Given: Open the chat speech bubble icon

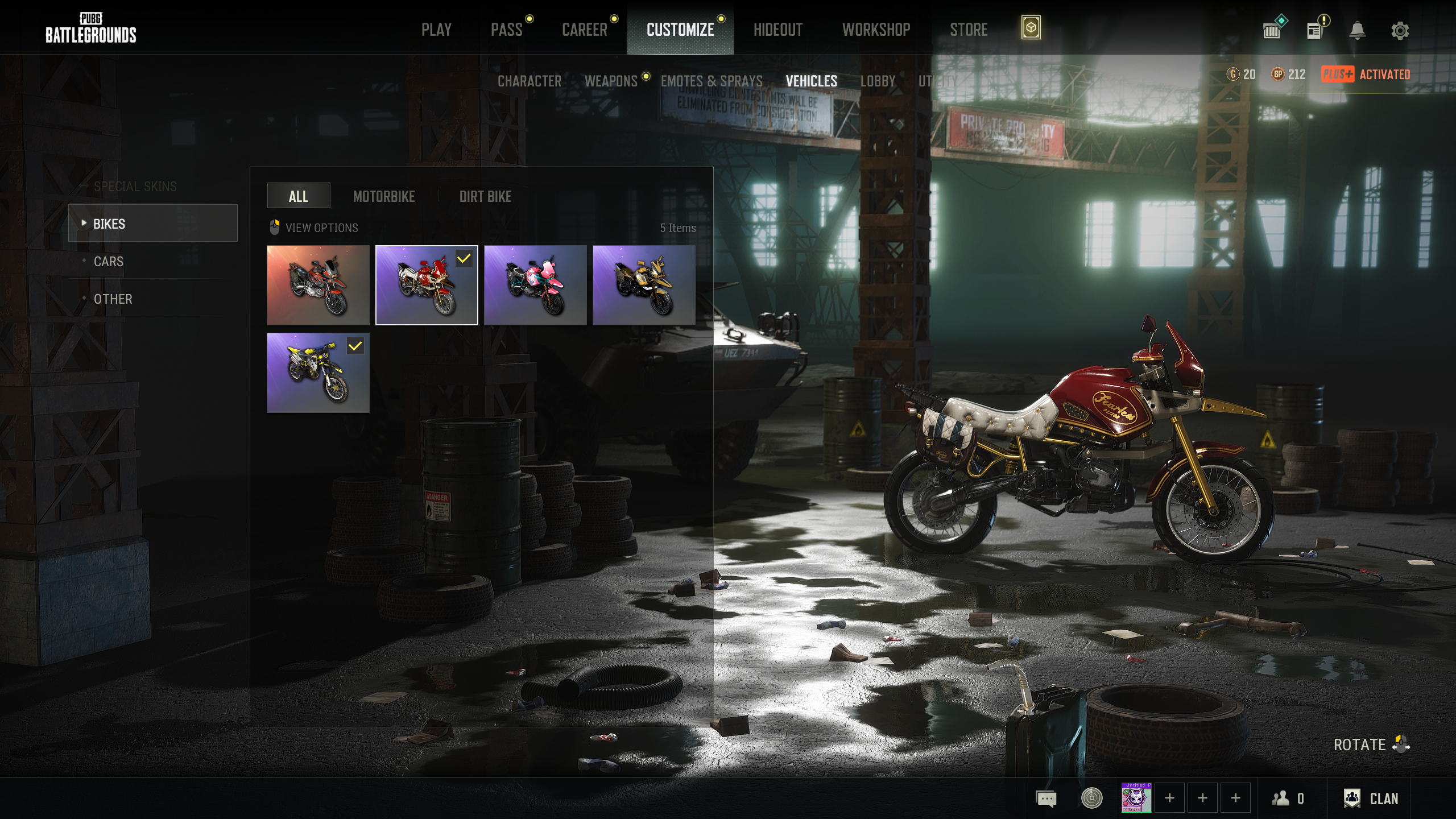Looking at the screenshot, I should point(1046,799).
